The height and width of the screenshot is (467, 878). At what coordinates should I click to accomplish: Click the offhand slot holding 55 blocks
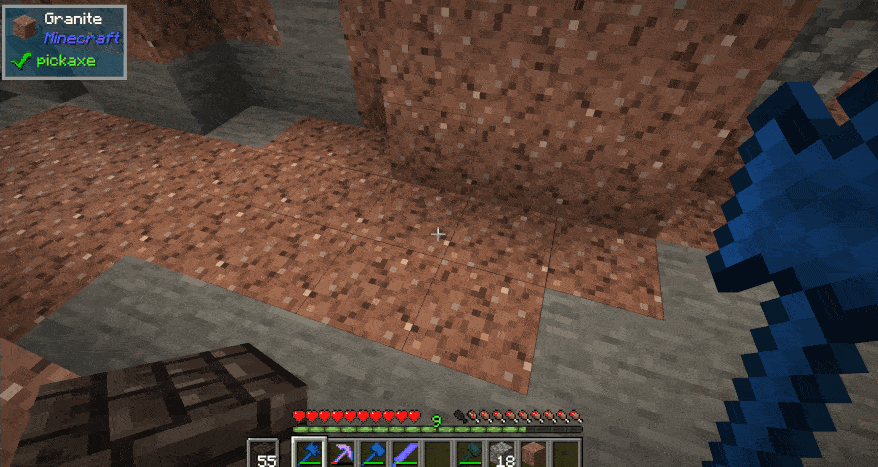click(266, 454)
